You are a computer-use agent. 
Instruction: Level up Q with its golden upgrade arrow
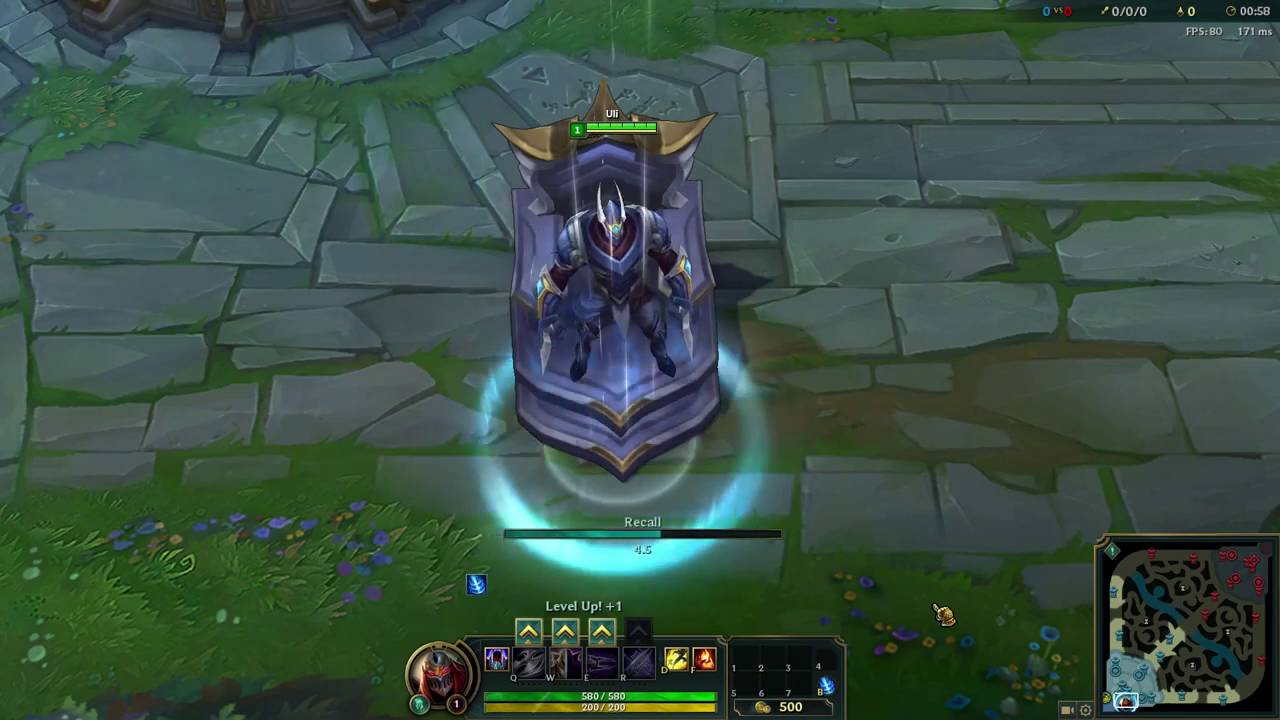click(x=529, y=630)
